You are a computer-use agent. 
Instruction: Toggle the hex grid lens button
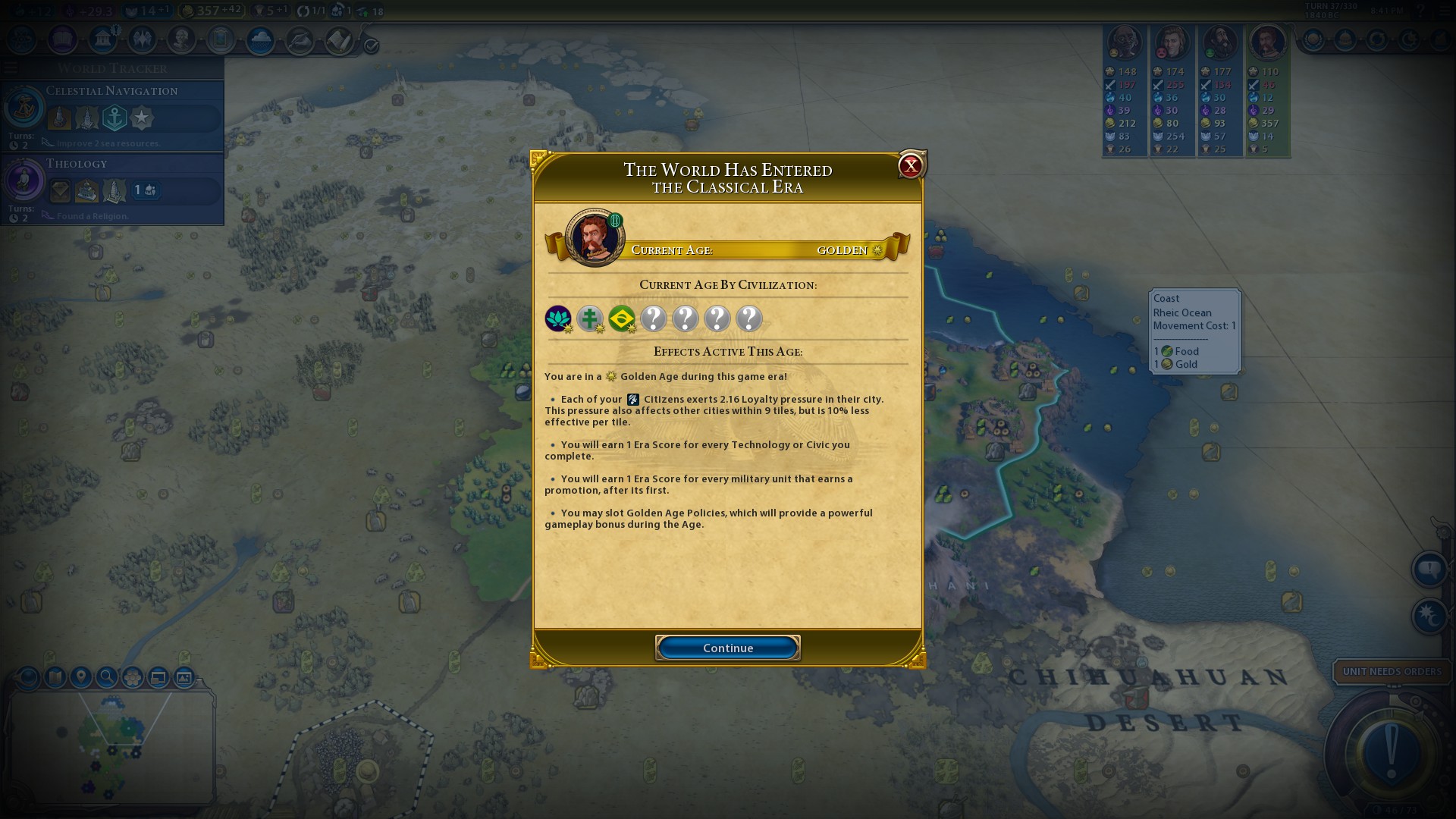(x=132, y=676)
